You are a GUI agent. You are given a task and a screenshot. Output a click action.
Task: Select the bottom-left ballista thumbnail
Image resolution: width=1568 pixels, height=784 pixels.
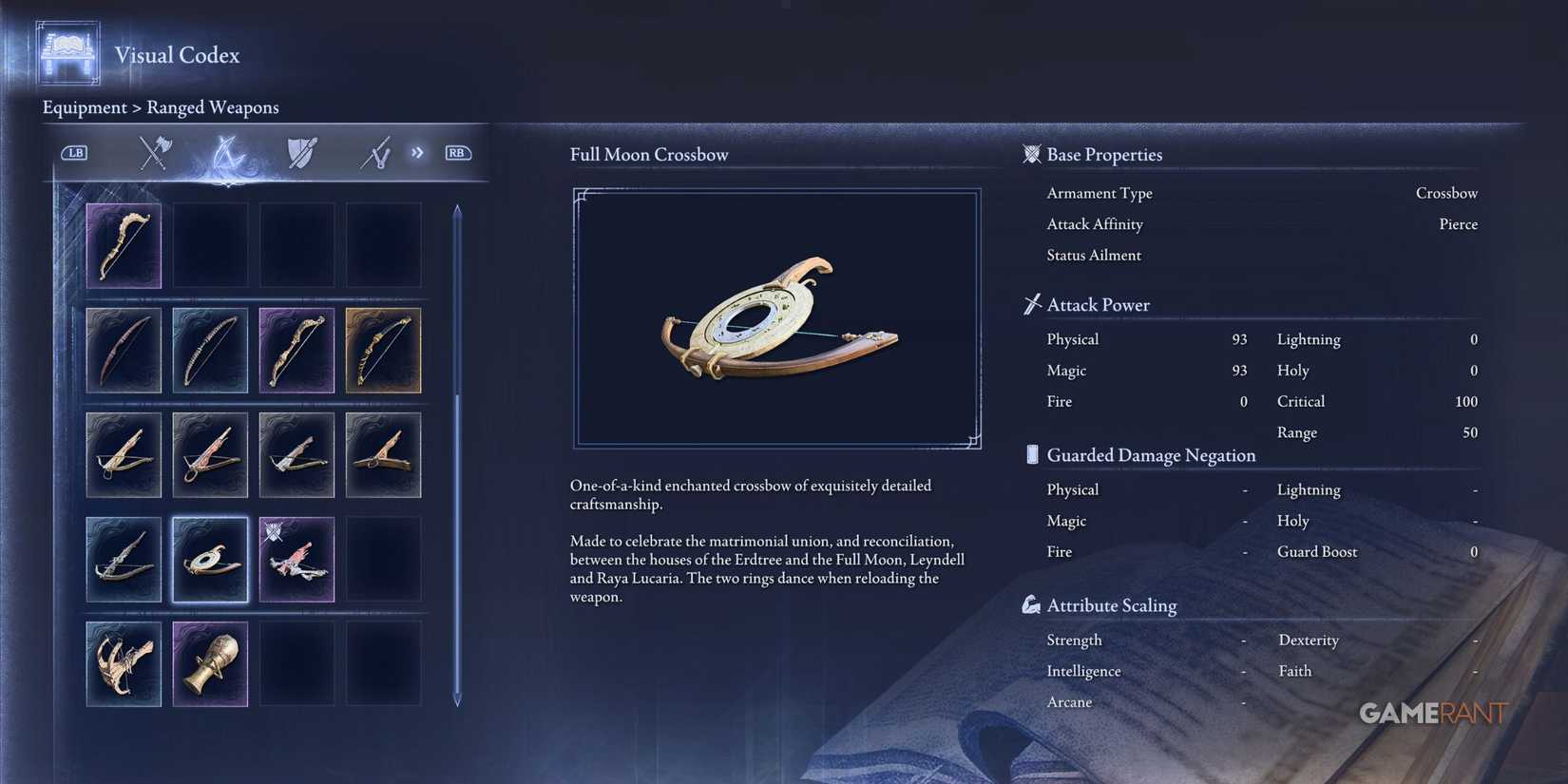124,664
